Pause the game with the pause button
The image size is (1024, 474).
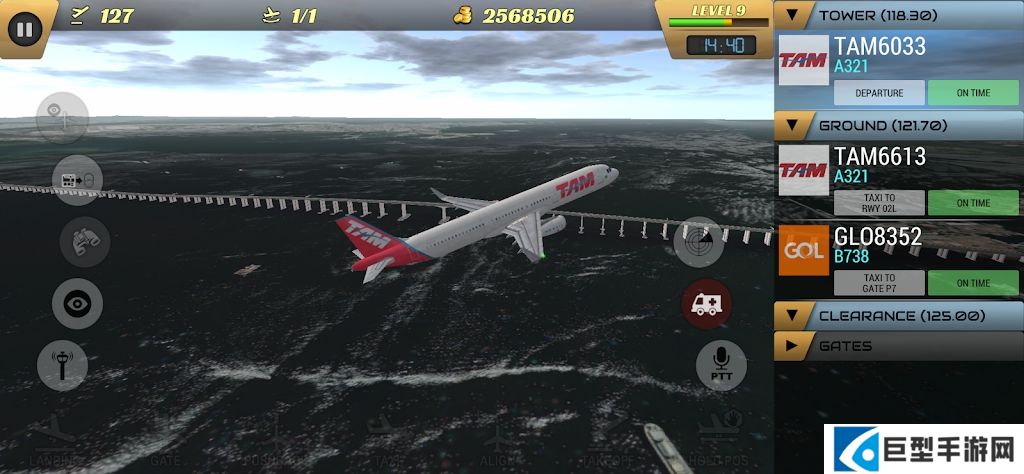click(24, 29)
